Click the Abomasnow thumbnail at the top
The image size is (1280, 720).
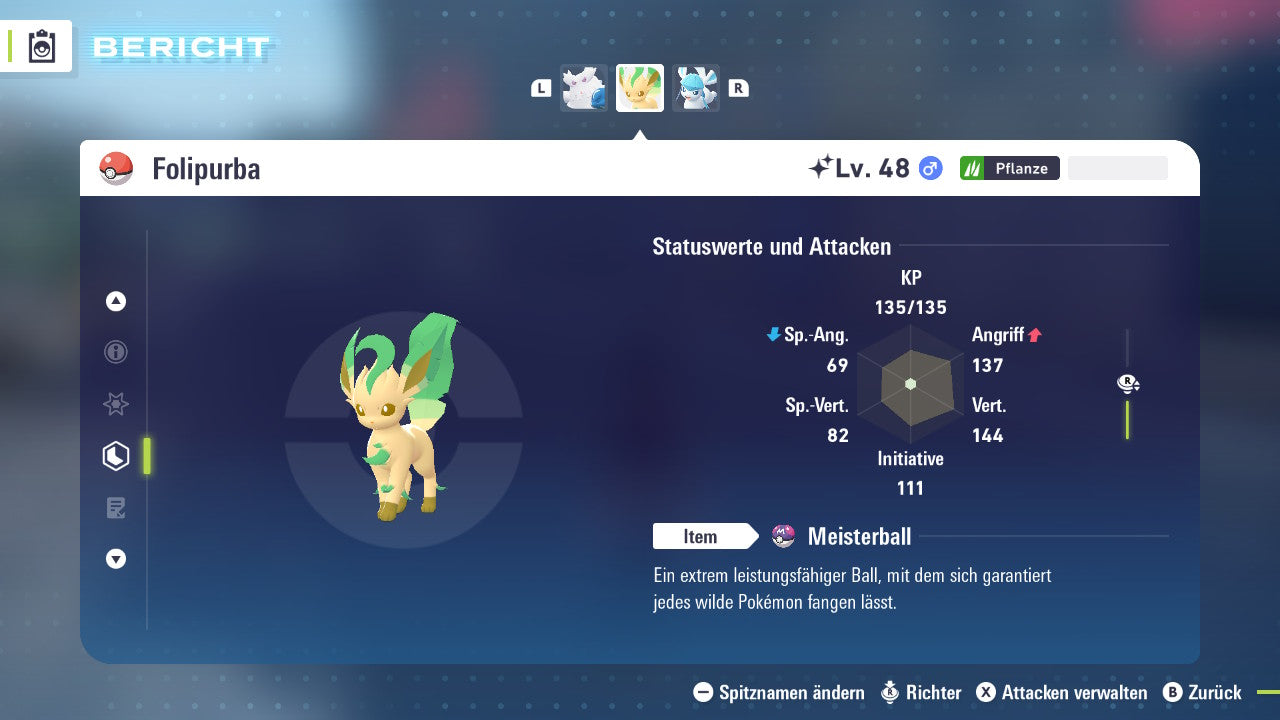(583, 88)
